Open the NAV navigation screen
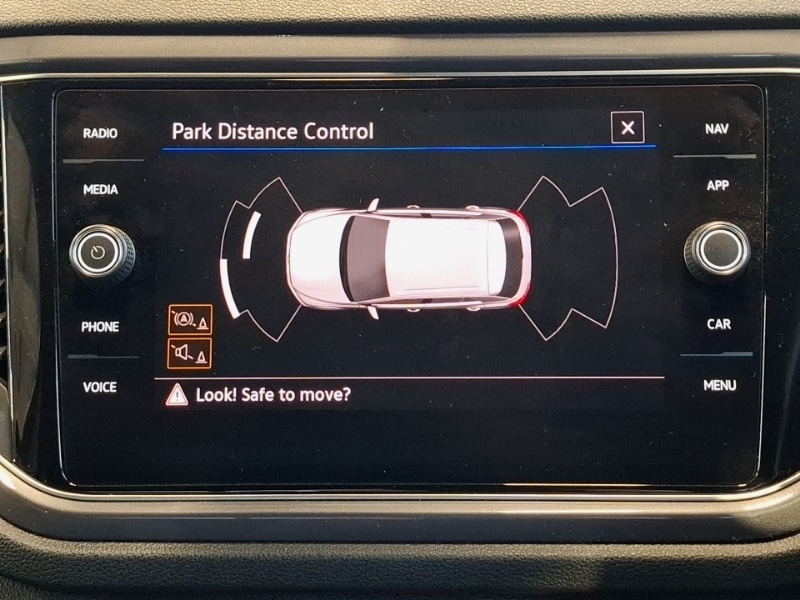The height and width of the screenshot is (600, 800). pyautogui.click(x=716, y=129)
